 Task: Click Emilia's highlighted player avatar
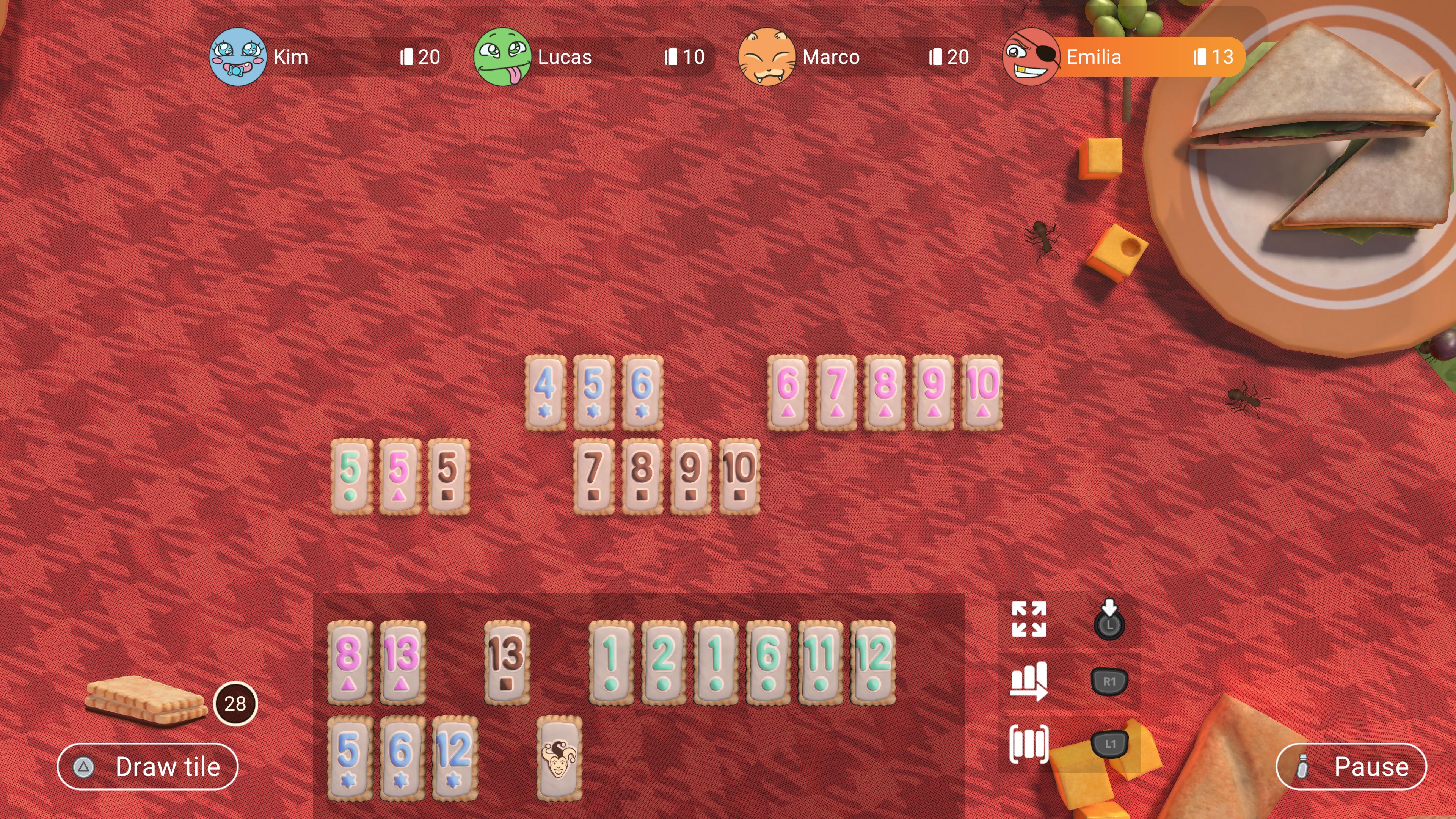click(x=1030, y=56)
